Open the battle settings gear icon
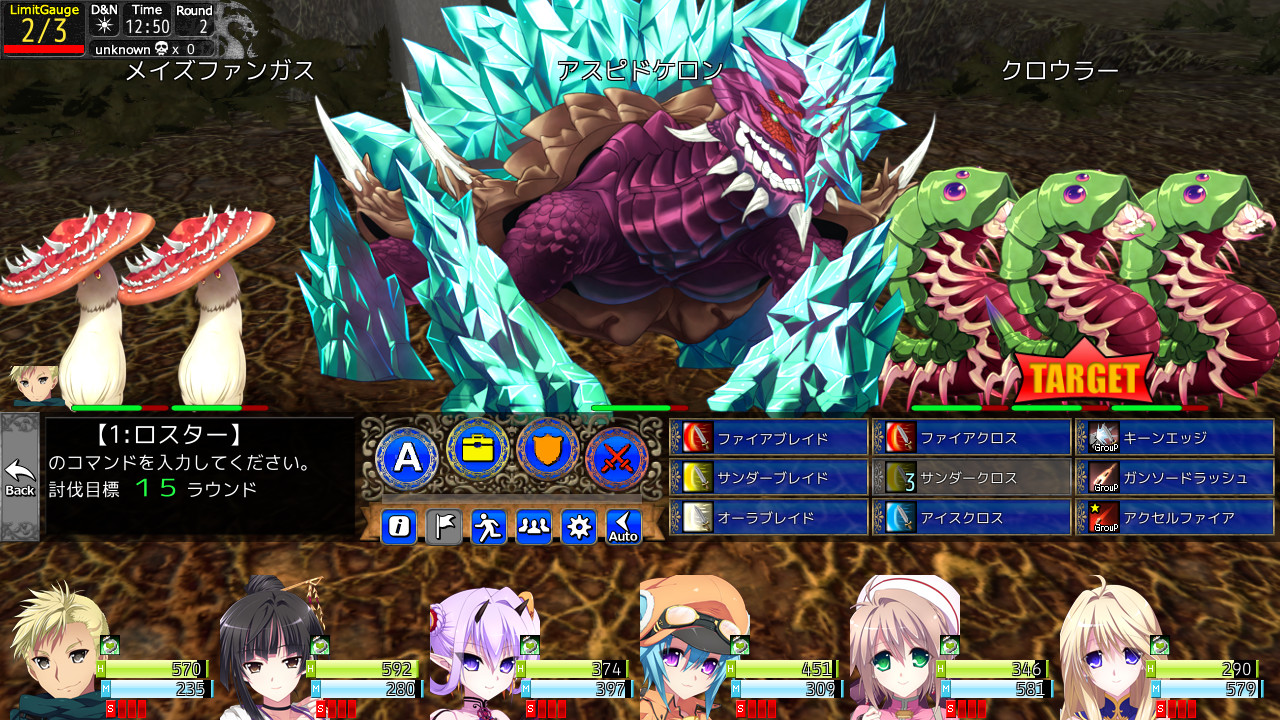This screenshot has height=720, width=1280. pos(578,527)
